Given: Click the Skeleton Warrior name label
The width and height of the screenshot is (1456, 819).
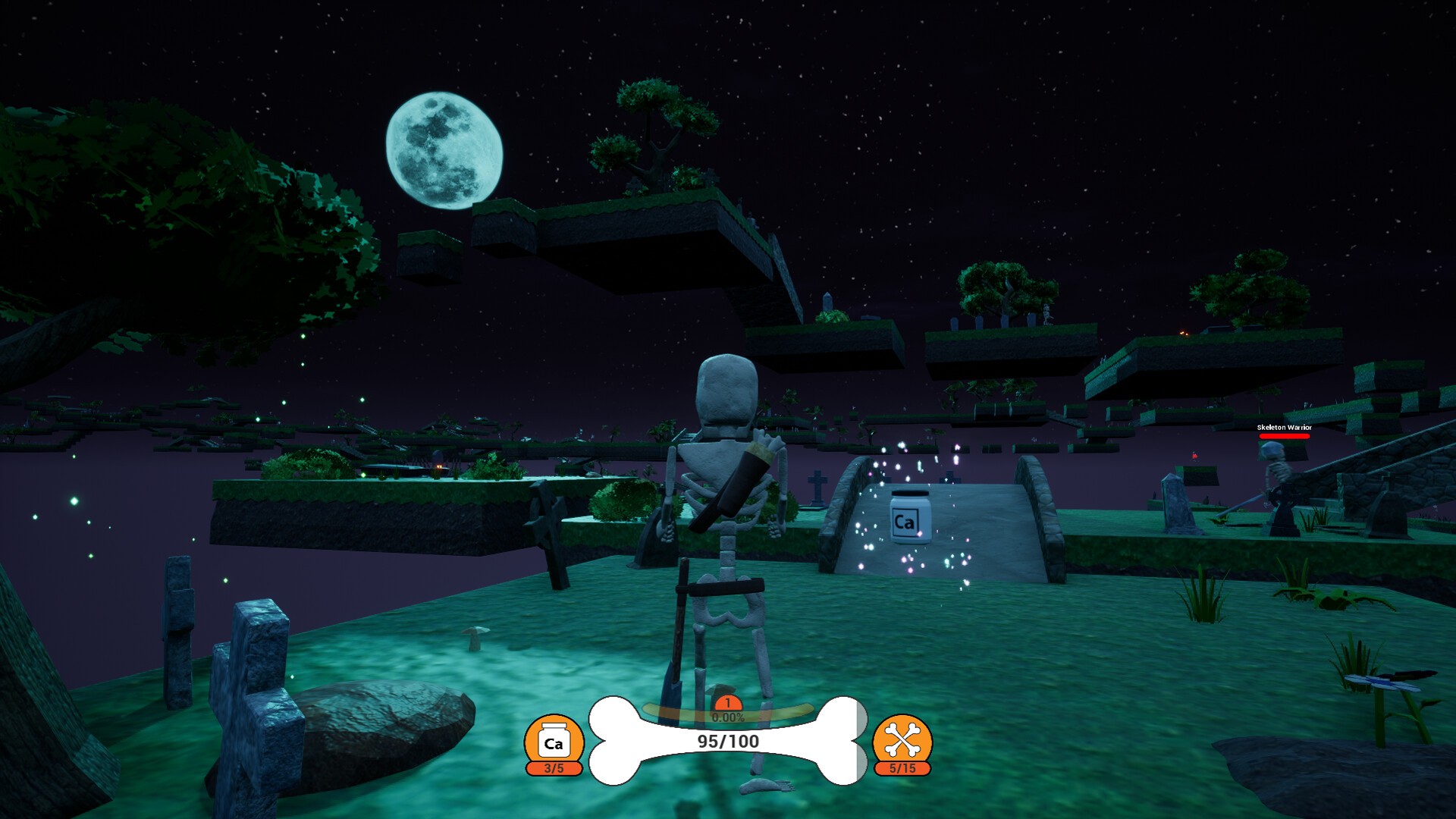Looking at the screenshot, I should tap(1283, 427).
